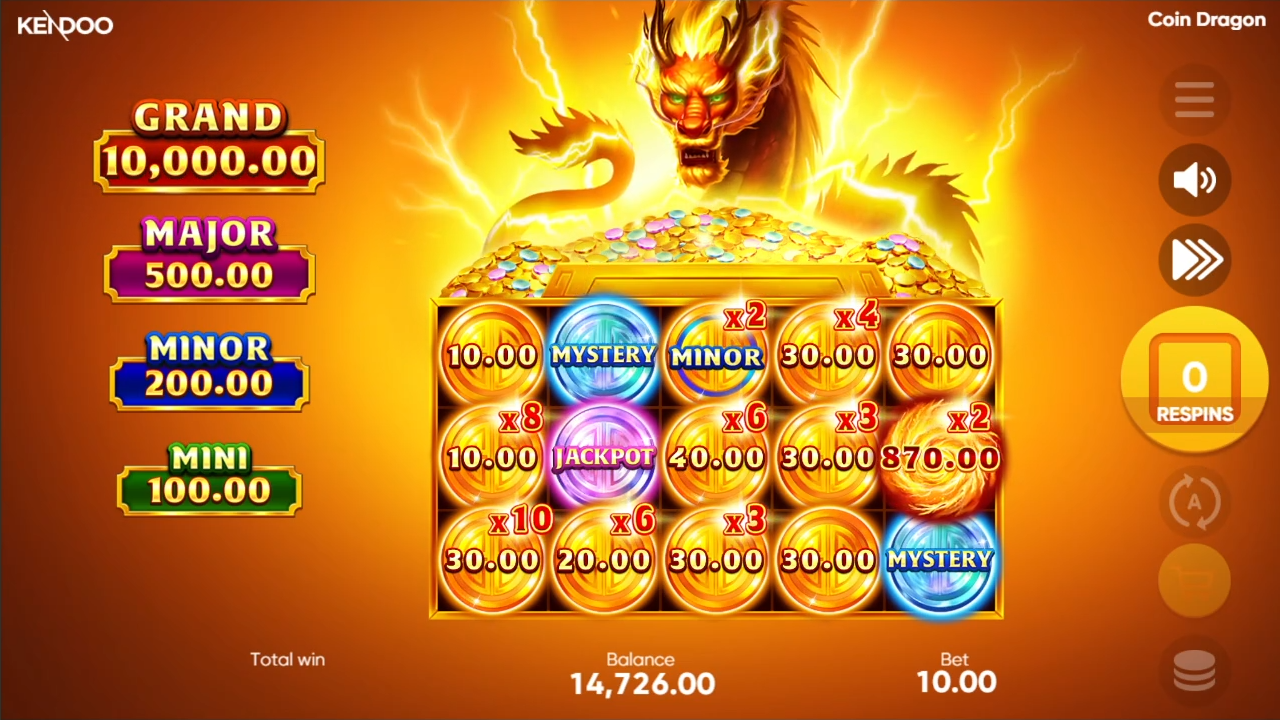Click the Bet 10.00 value
The height and width of the screenshot is (720, 1280).
click(956, 681)
